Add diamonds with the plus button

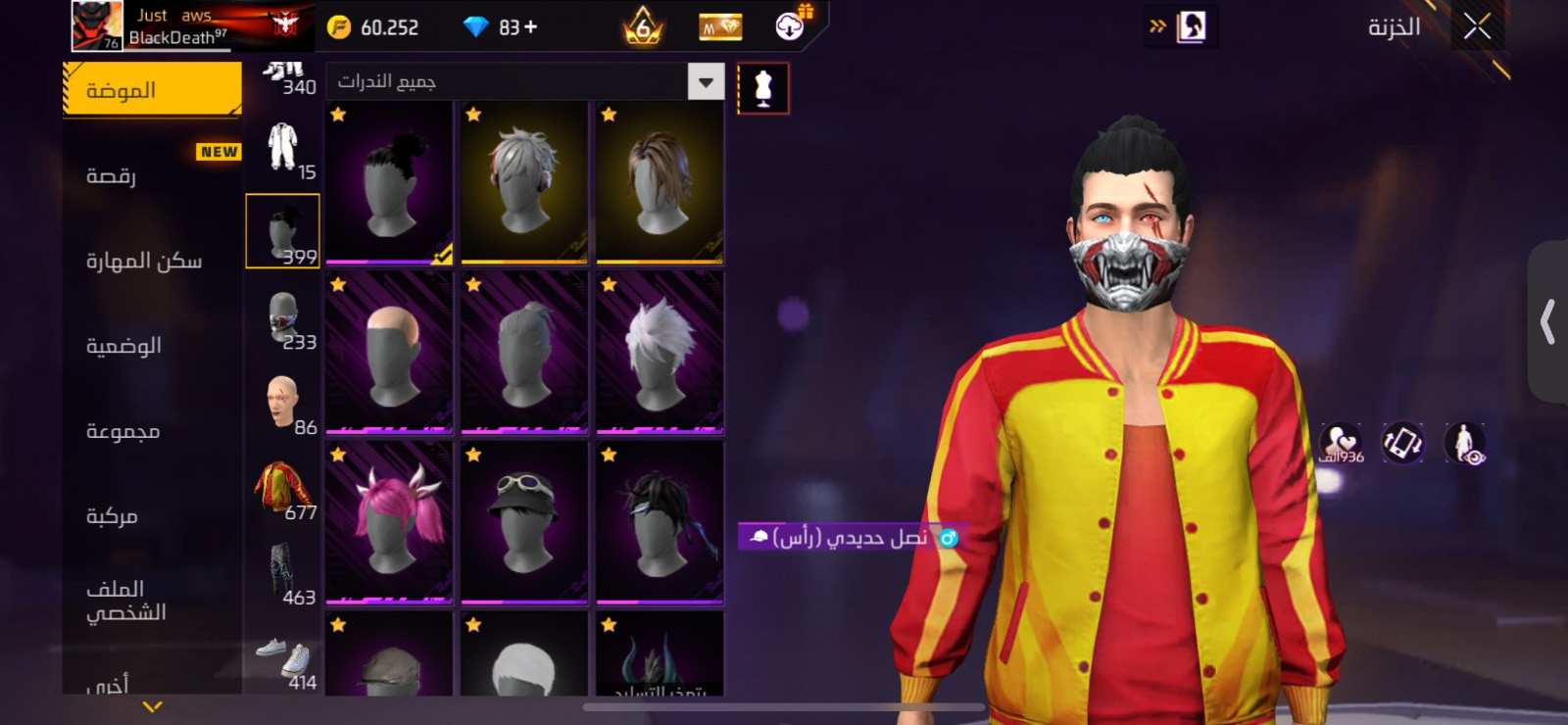[x=531, y=27]
